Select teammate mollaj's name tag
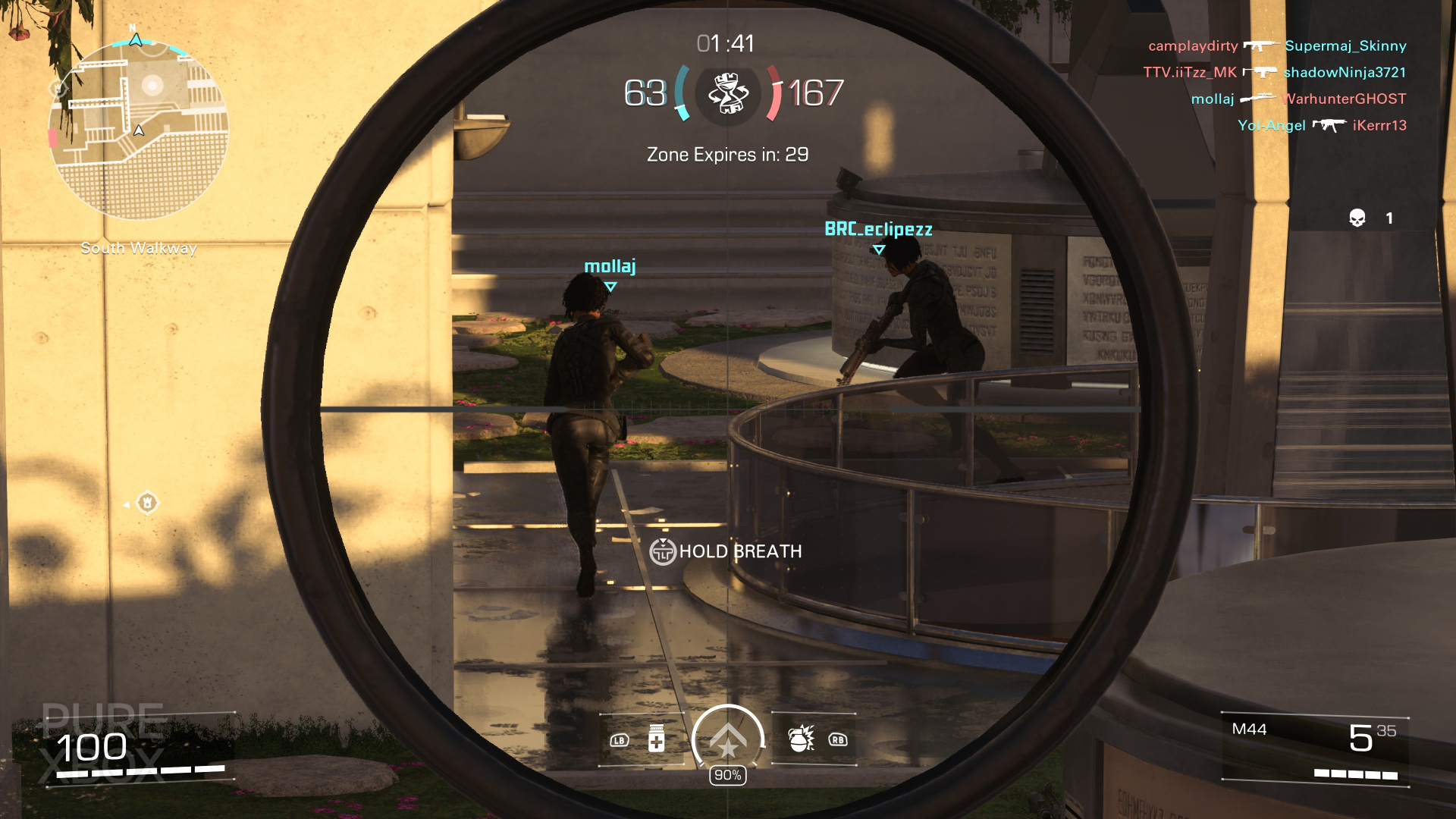Screen dimensions: 1456x819 (610, 267)
